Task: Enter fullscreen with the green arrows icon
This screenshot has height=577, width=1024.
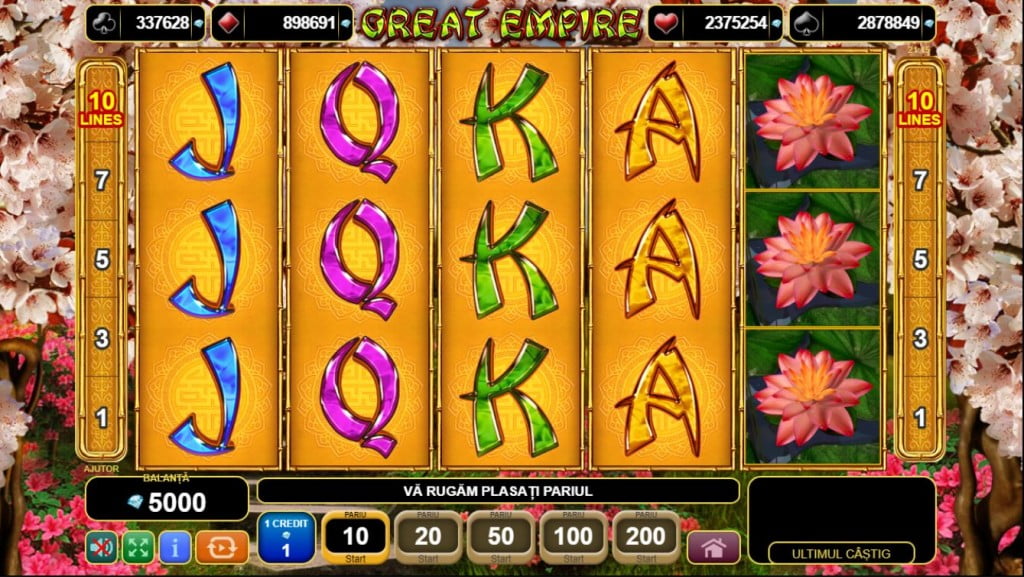Action: coord(137,547)
